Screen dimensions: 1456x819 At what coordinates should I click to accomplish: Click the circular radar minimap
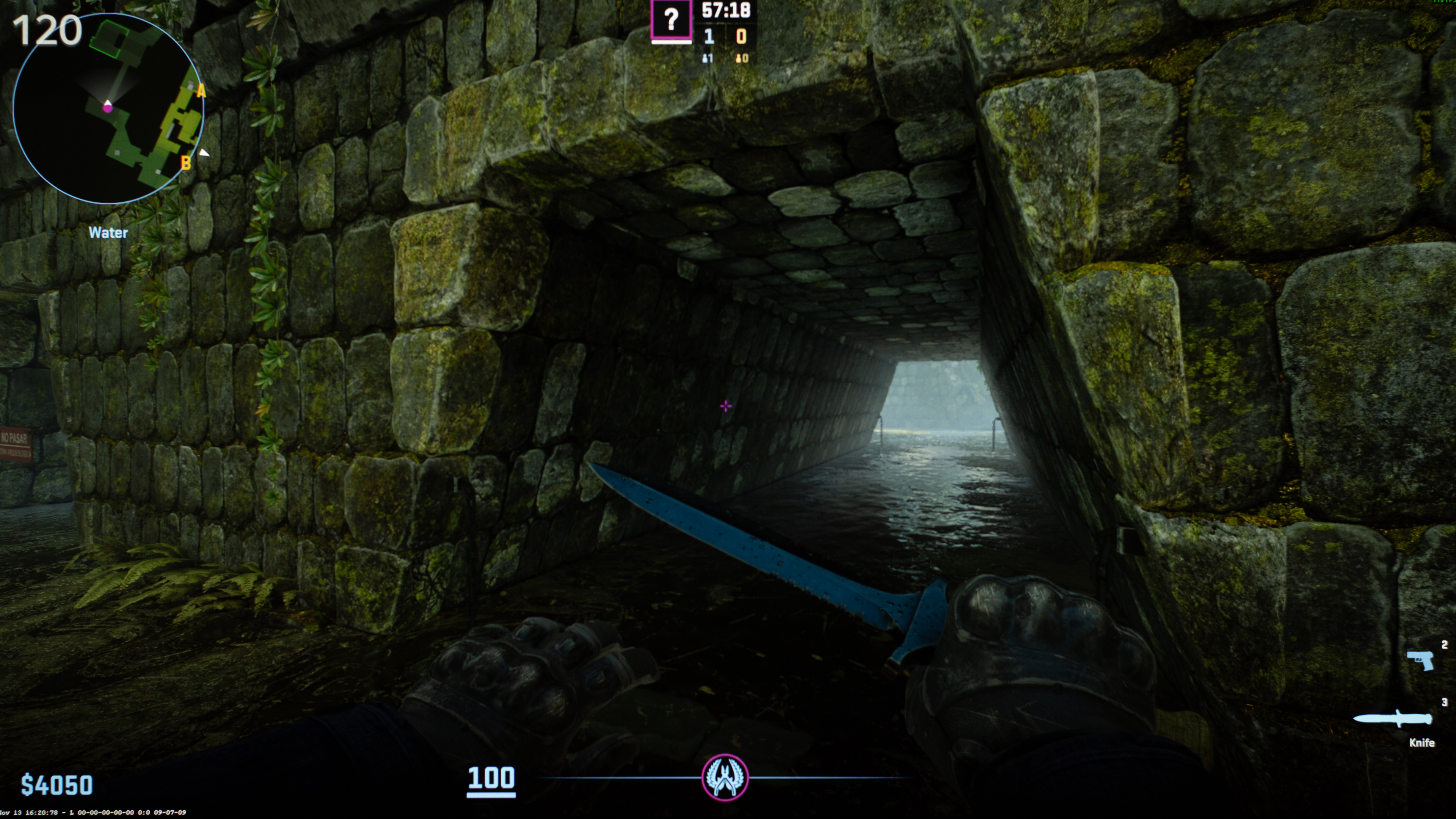107,108
